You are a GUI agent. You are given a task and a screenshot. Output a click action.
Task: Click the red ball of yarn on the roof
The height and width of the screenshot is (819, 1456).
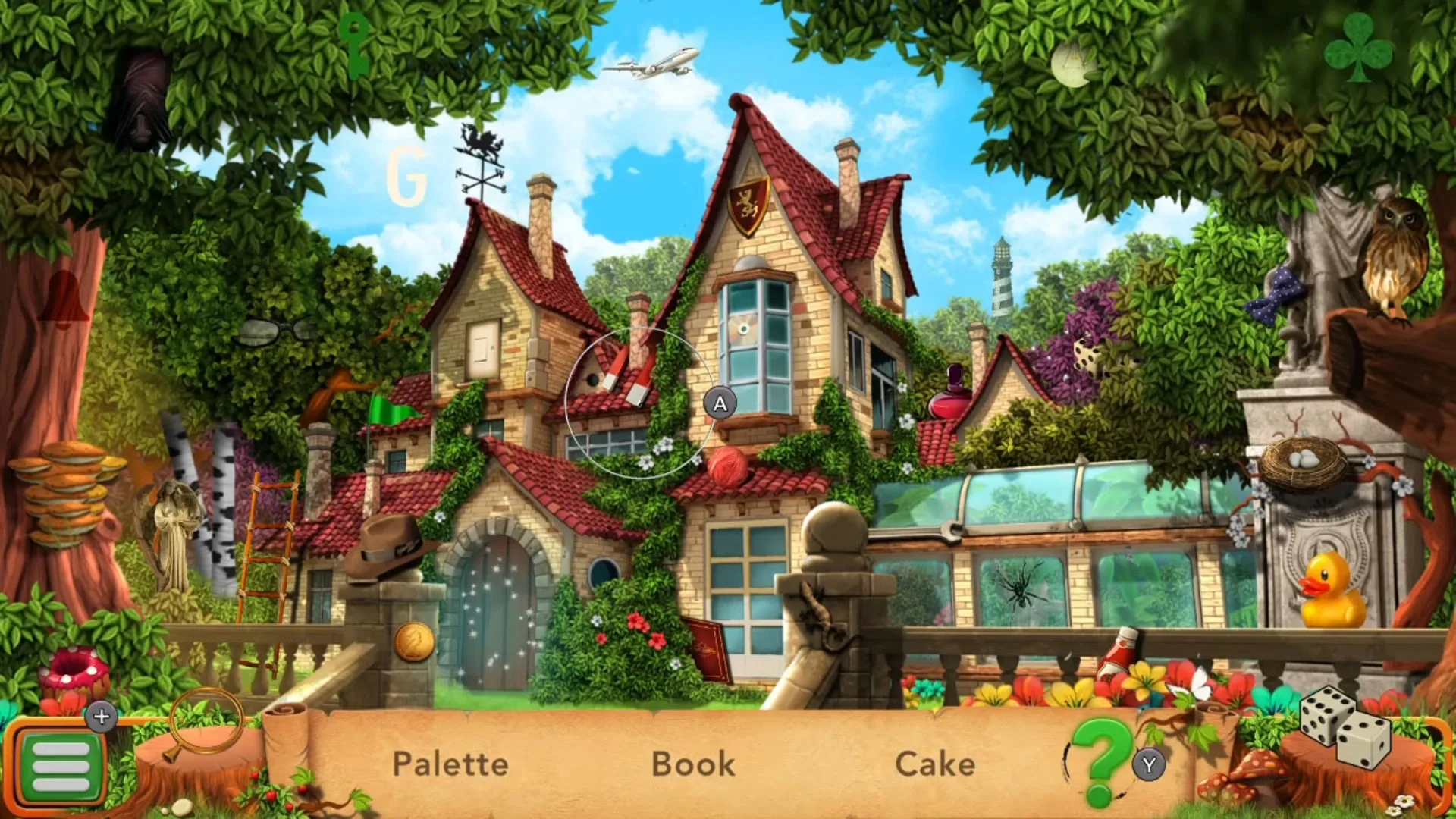[x=726, y=463]
